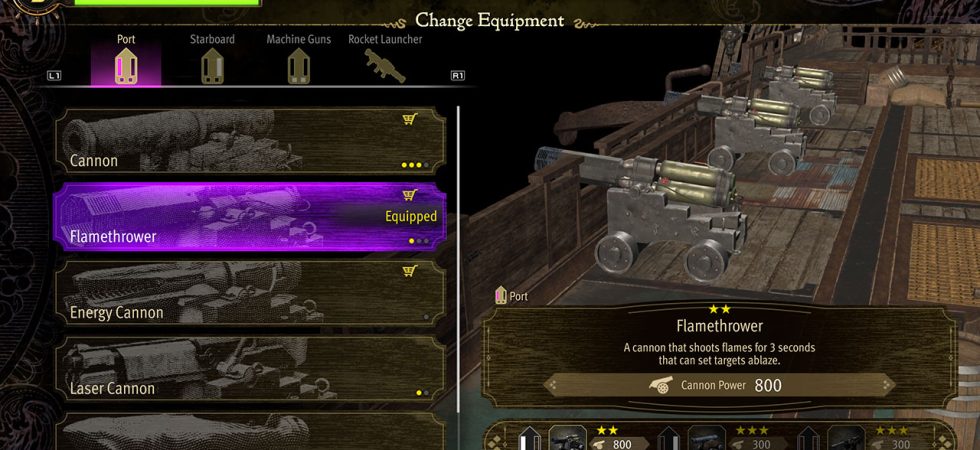Switch to the Port equipment tab

pyautogui.click(x=125, y=62)
